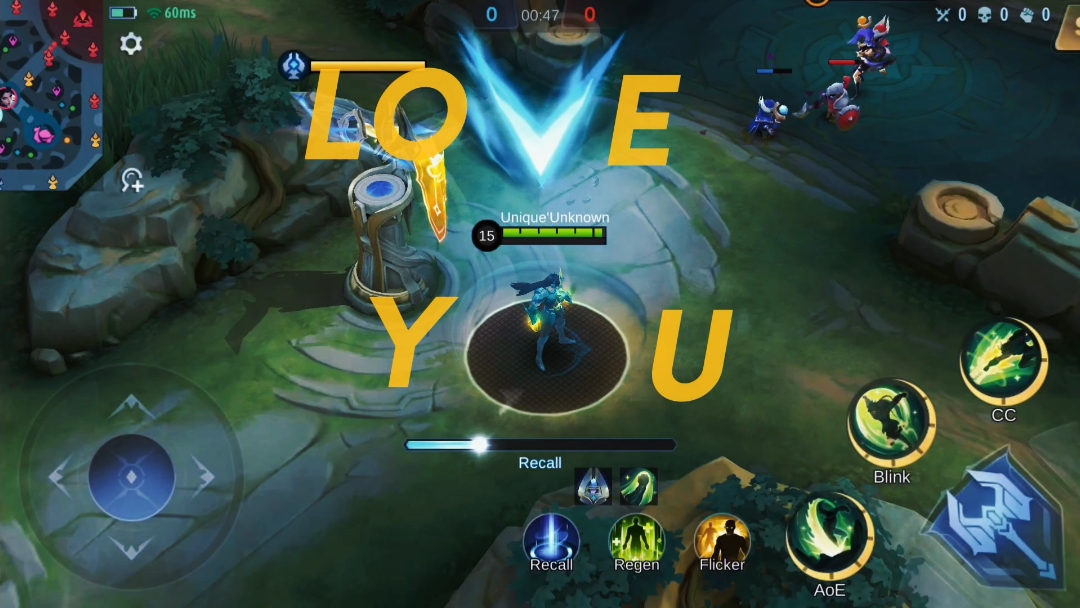
Task: Tap the minimap
Action: tap(50, 95)
